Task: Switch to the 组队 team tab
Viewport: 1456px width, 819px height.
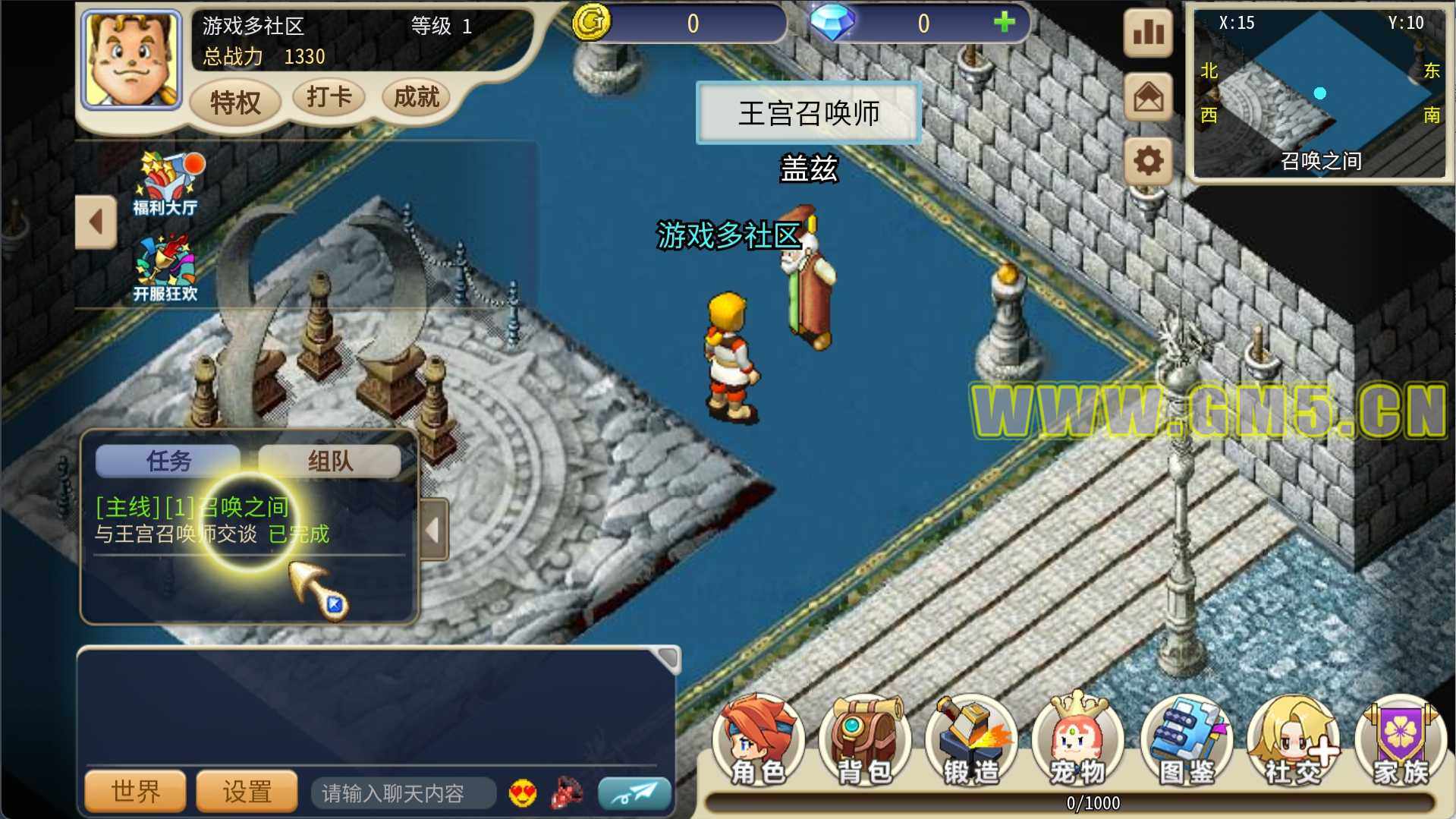Action: pos(330,461)
